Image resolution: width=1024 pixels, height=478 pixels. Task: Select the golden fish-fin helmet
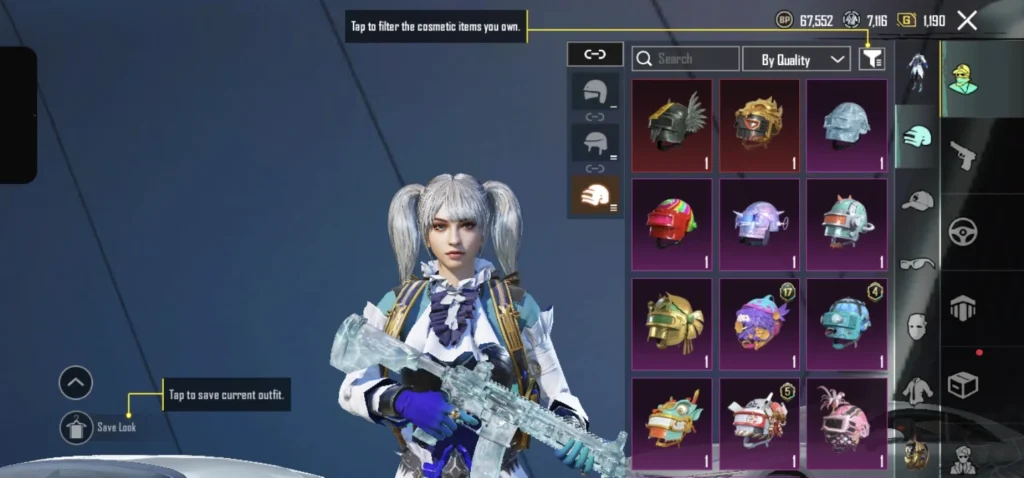(x=672, y=323)
